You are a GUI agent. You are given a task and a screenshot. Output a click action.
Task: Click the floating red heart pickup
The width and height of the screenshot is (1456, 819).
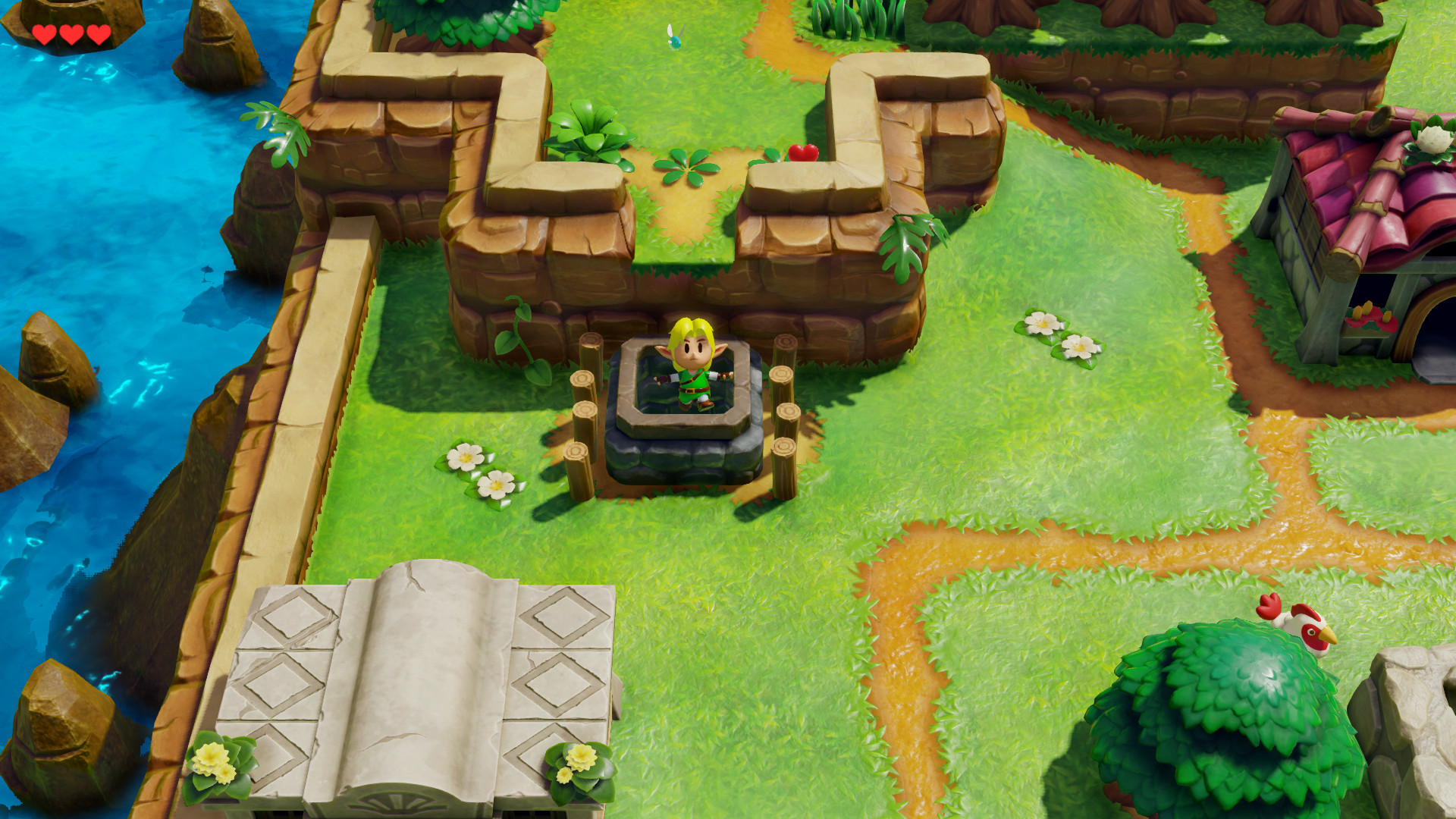point(802,153)
